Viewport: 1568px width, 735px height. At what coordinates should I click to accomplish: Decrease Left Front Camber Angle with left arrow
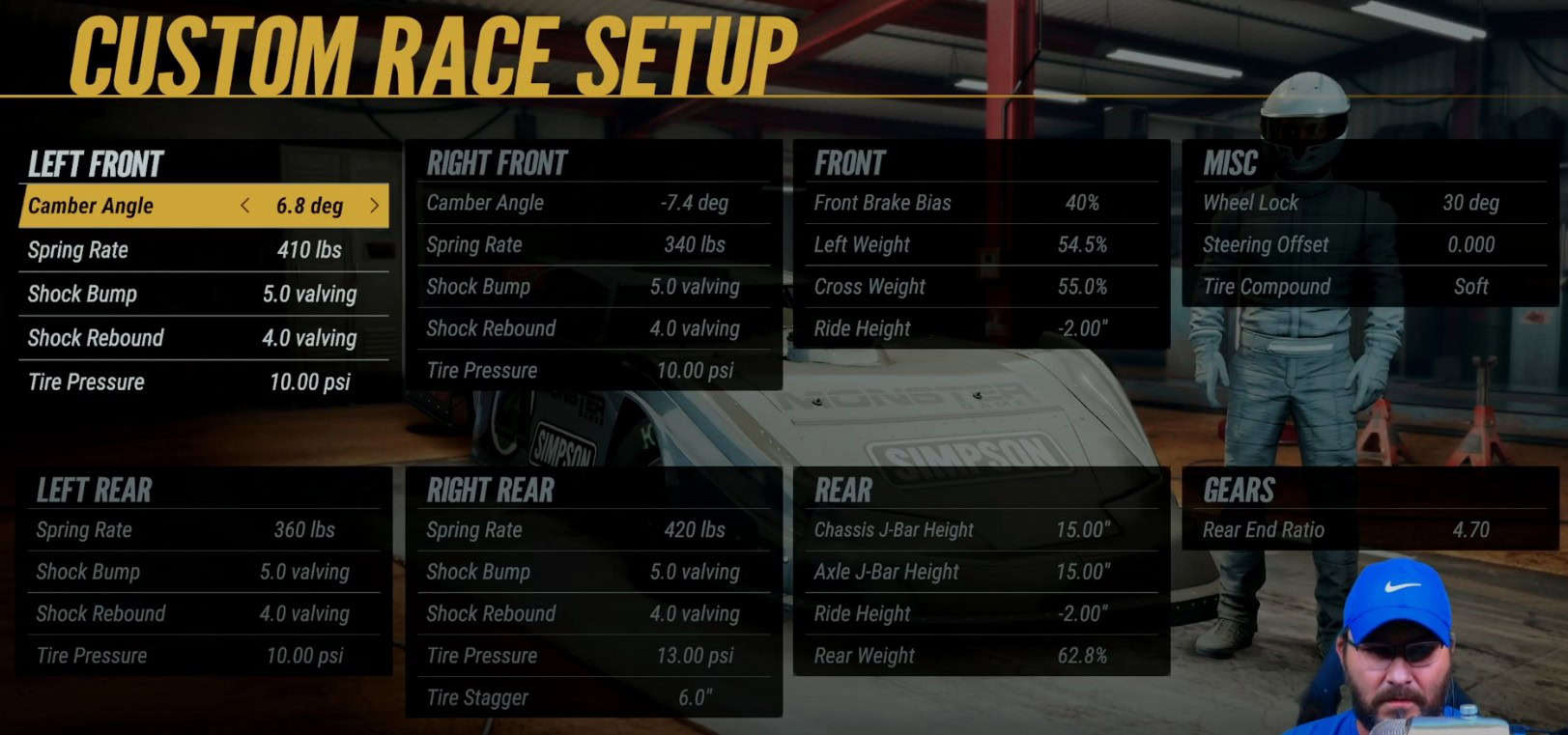click(245, 206)
